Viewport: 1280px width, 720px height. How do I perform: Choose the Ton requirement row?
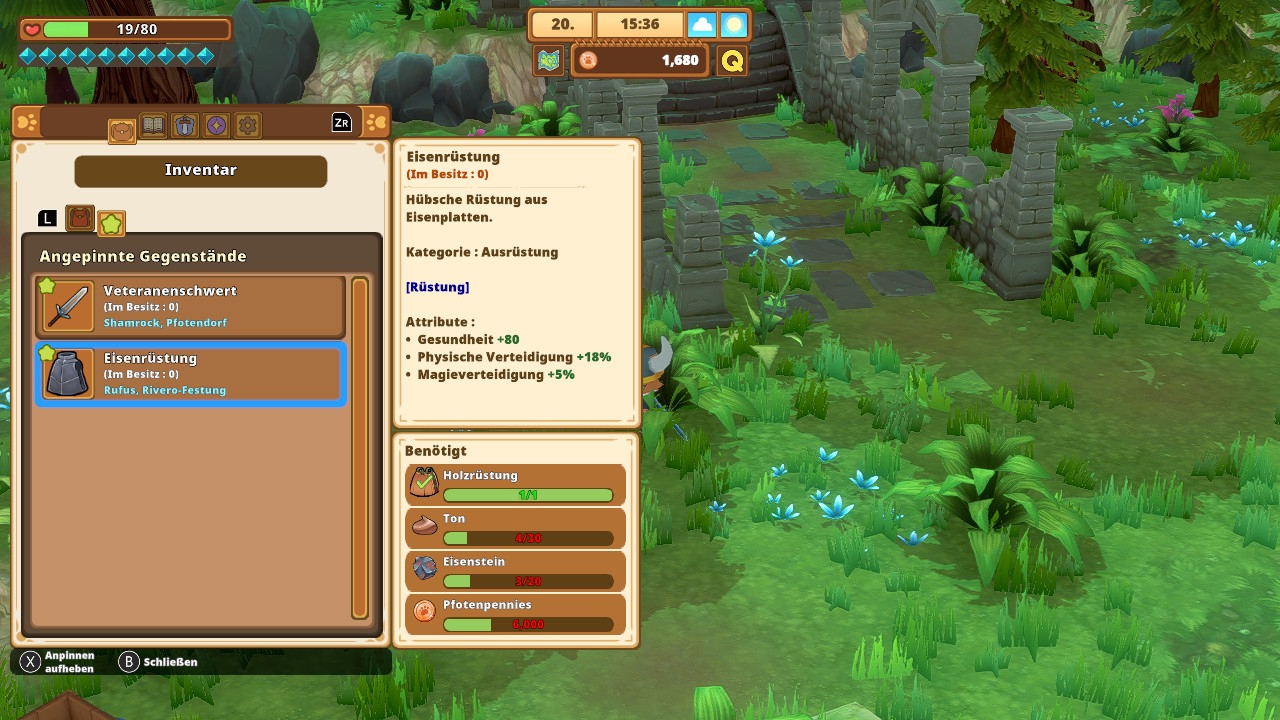pyautogui.click(x=516, y=527)
